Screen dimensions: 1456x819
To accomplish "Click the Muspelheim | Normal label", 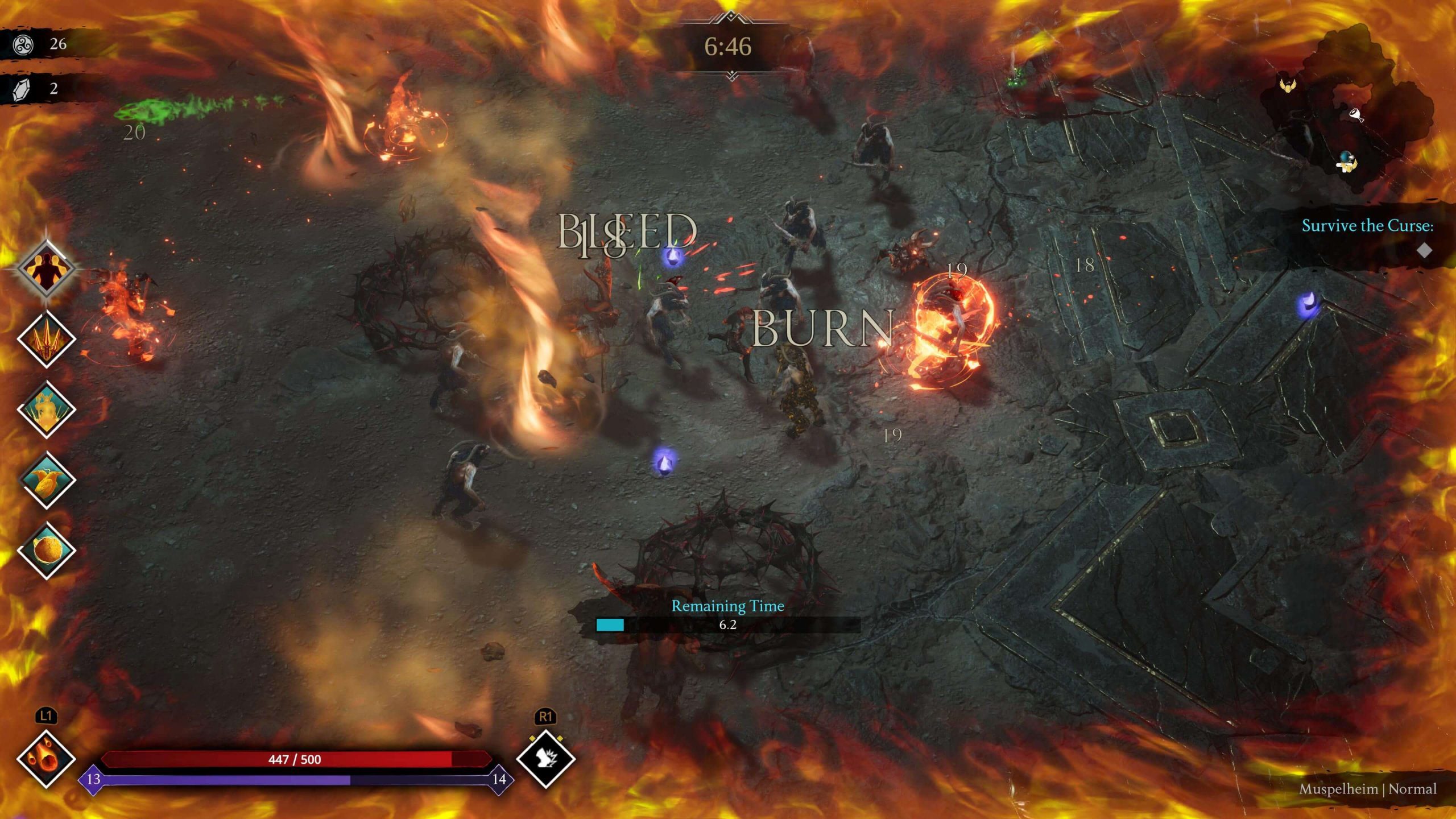I will (1368, 789).
